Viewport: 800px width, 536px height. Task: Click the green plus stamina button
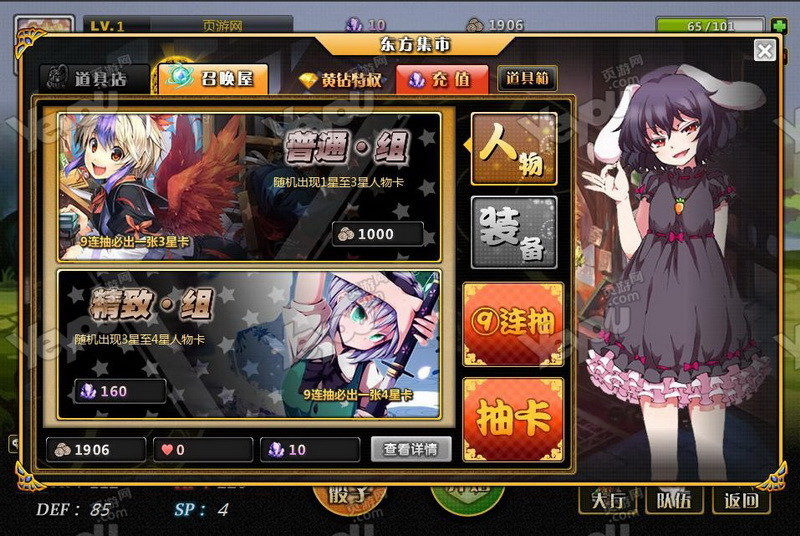(x=778, y=25)
